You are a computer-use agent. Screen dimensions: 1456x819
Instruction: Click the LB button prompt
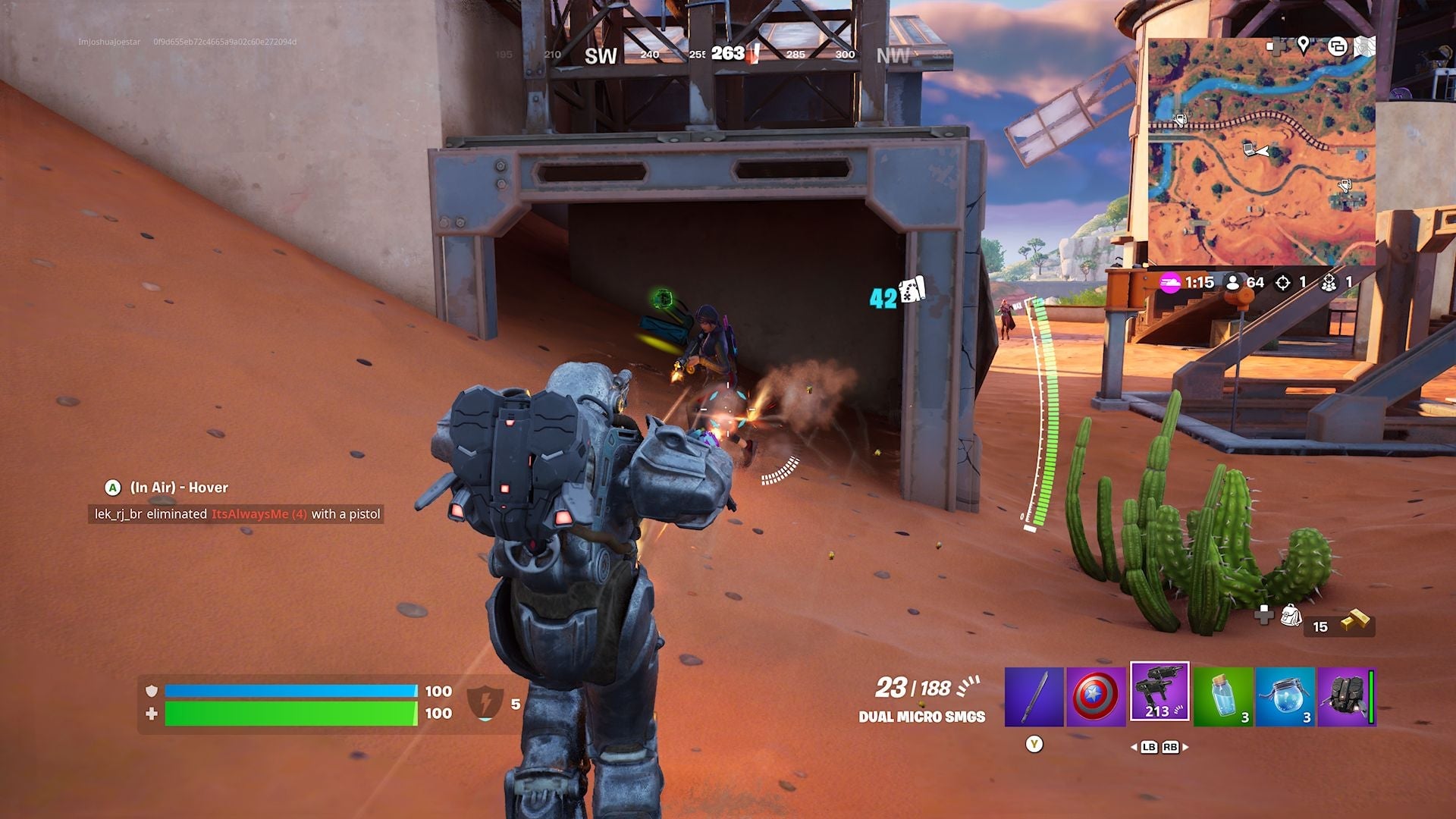pos(1148,747)
